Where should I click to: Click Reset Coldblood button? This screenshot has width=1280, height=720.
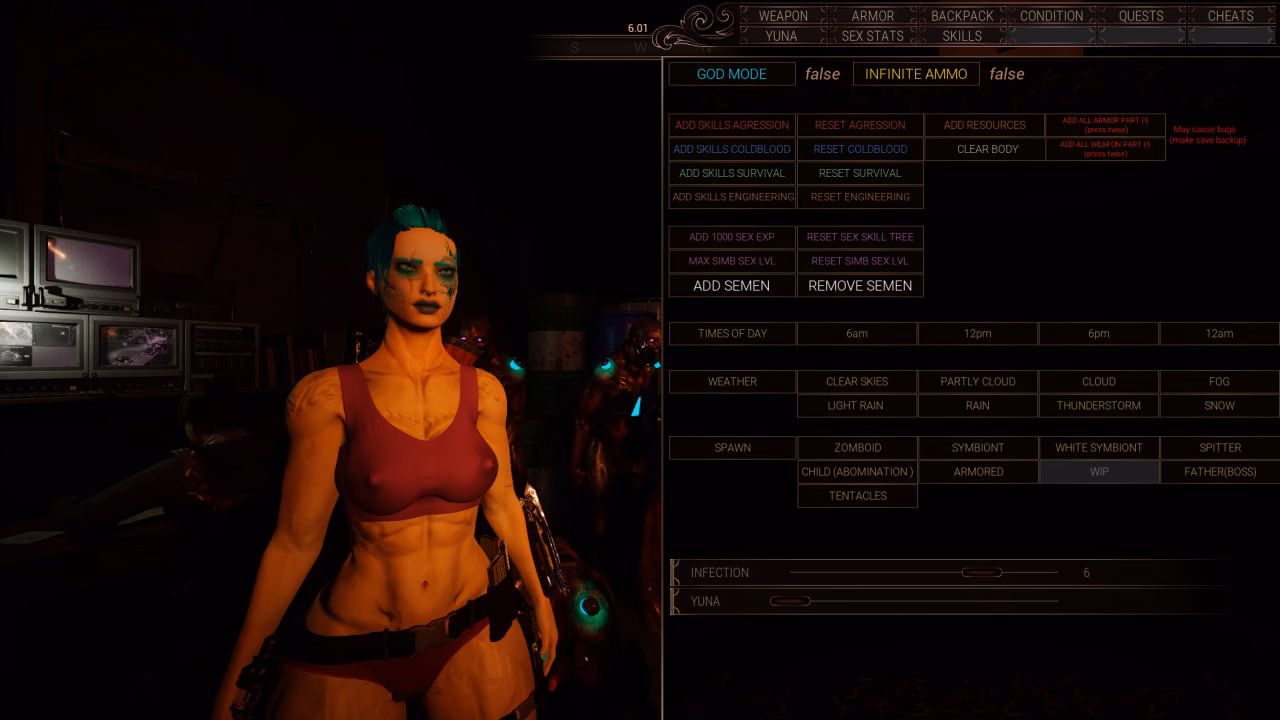point(860,149)
